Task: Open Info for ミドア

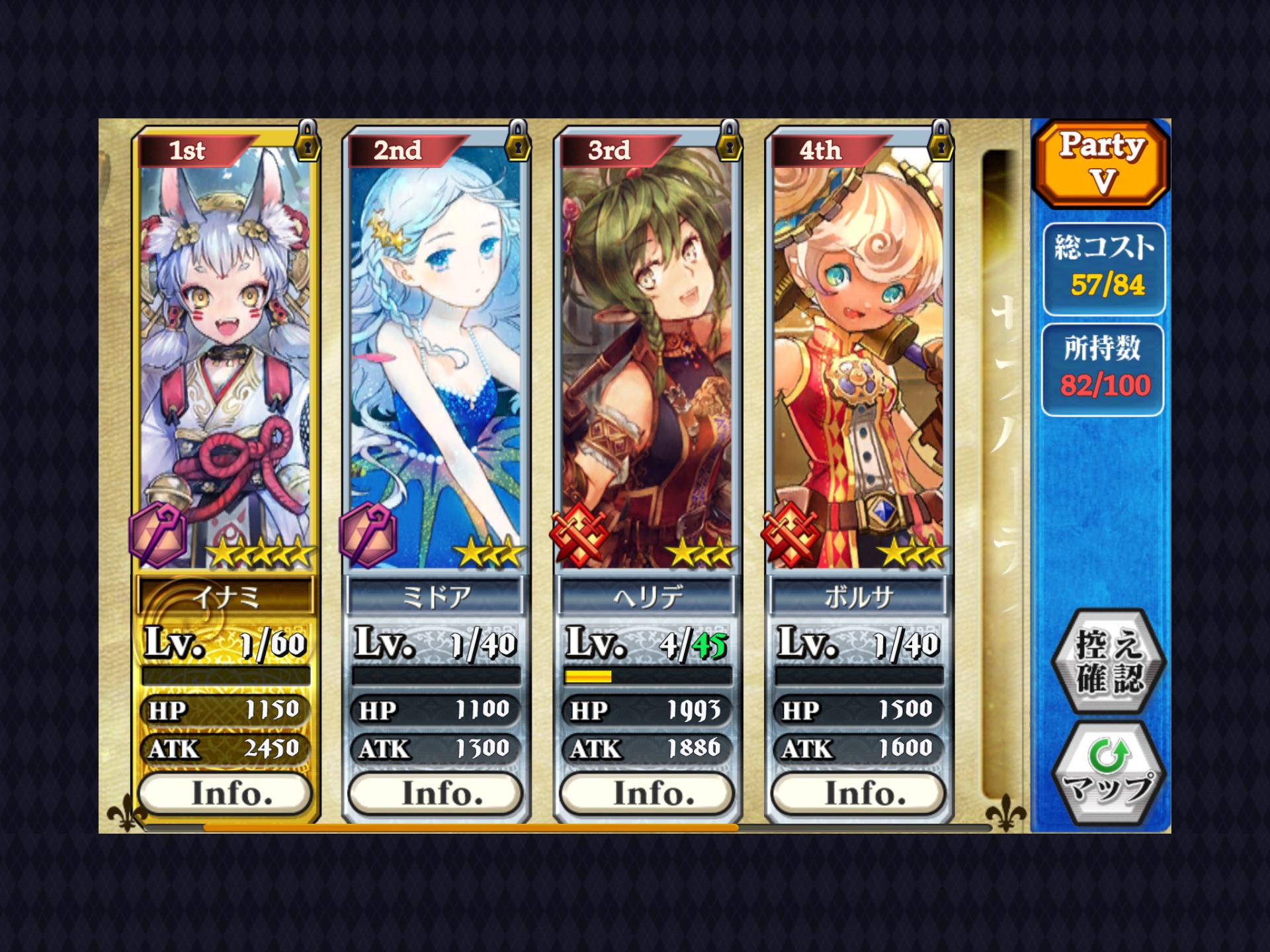Action: tap(436, 793)
